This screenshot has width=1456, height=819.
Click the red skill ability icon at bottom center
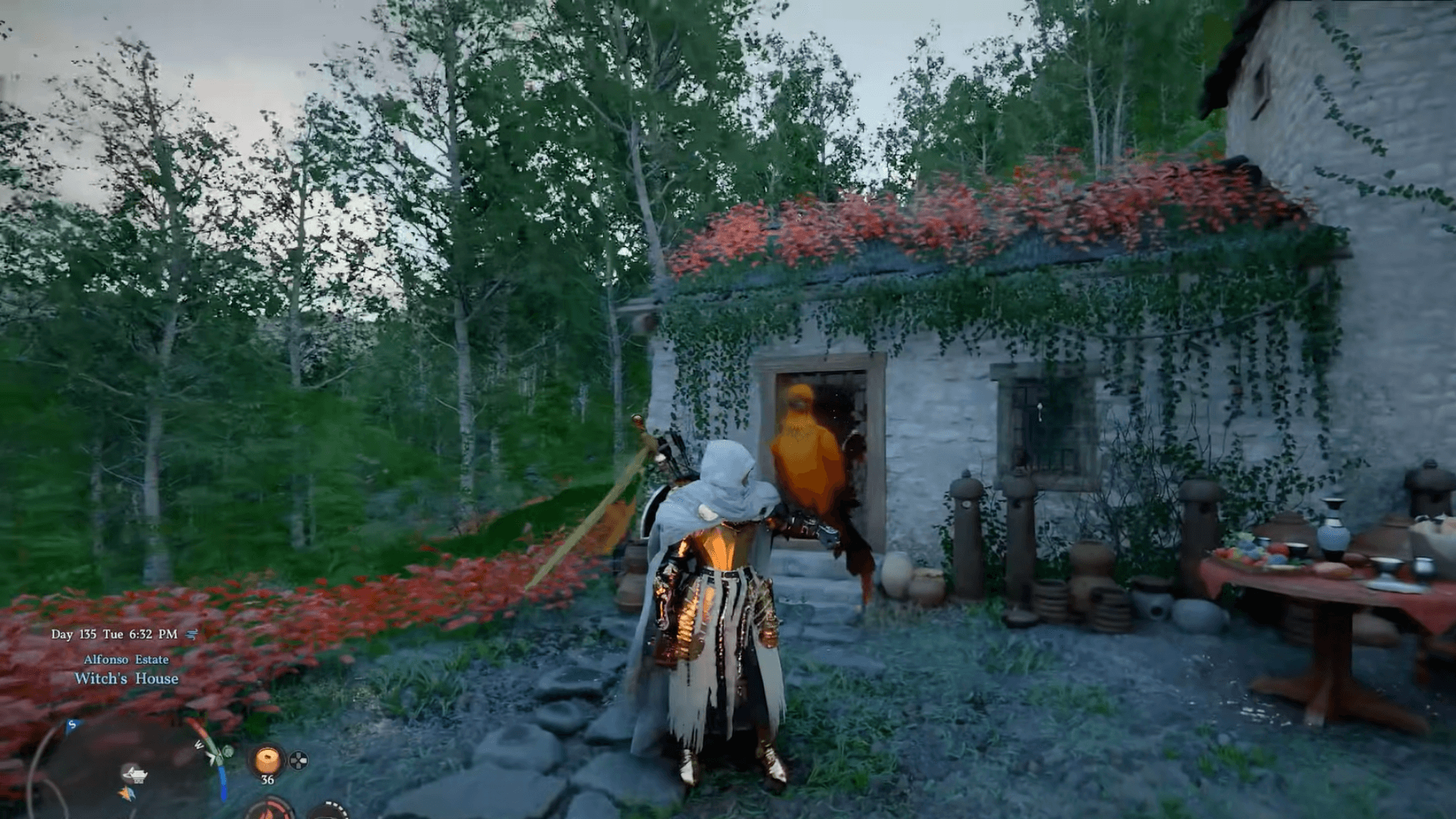point(270,814)
